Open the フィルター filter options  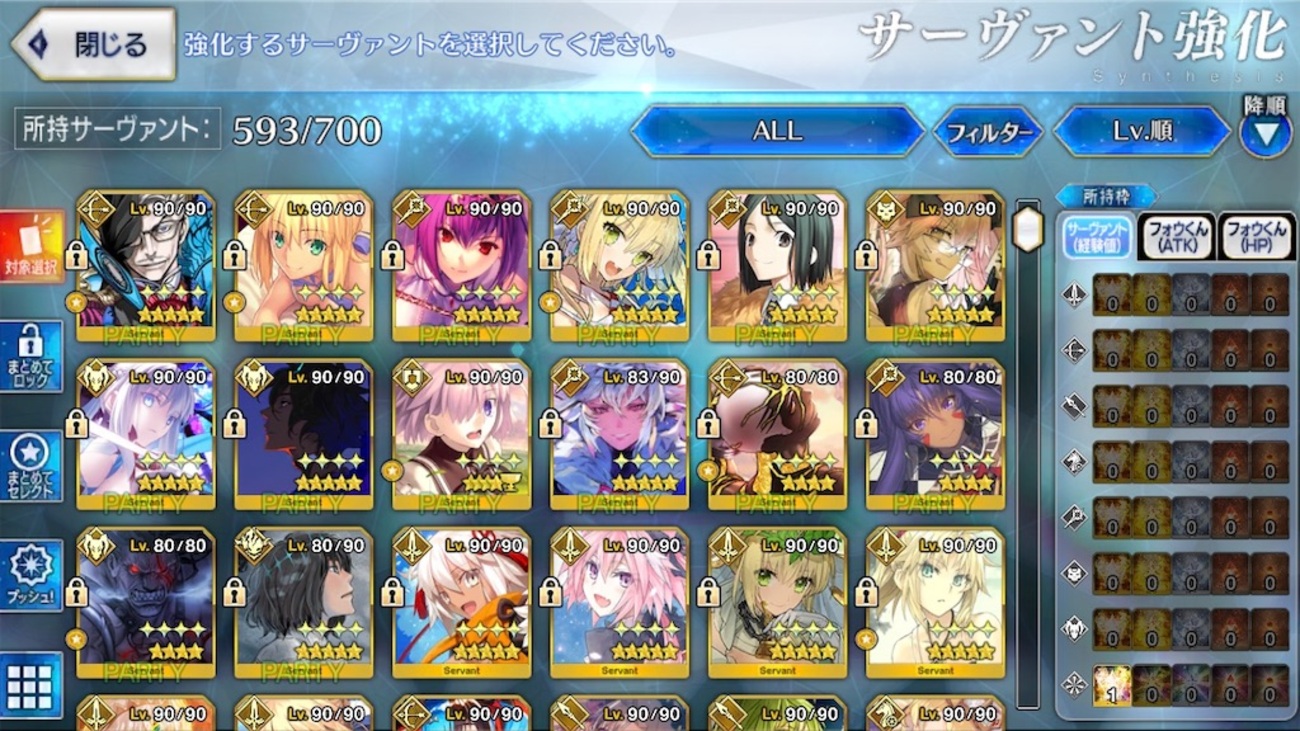[x=988, y=132]
